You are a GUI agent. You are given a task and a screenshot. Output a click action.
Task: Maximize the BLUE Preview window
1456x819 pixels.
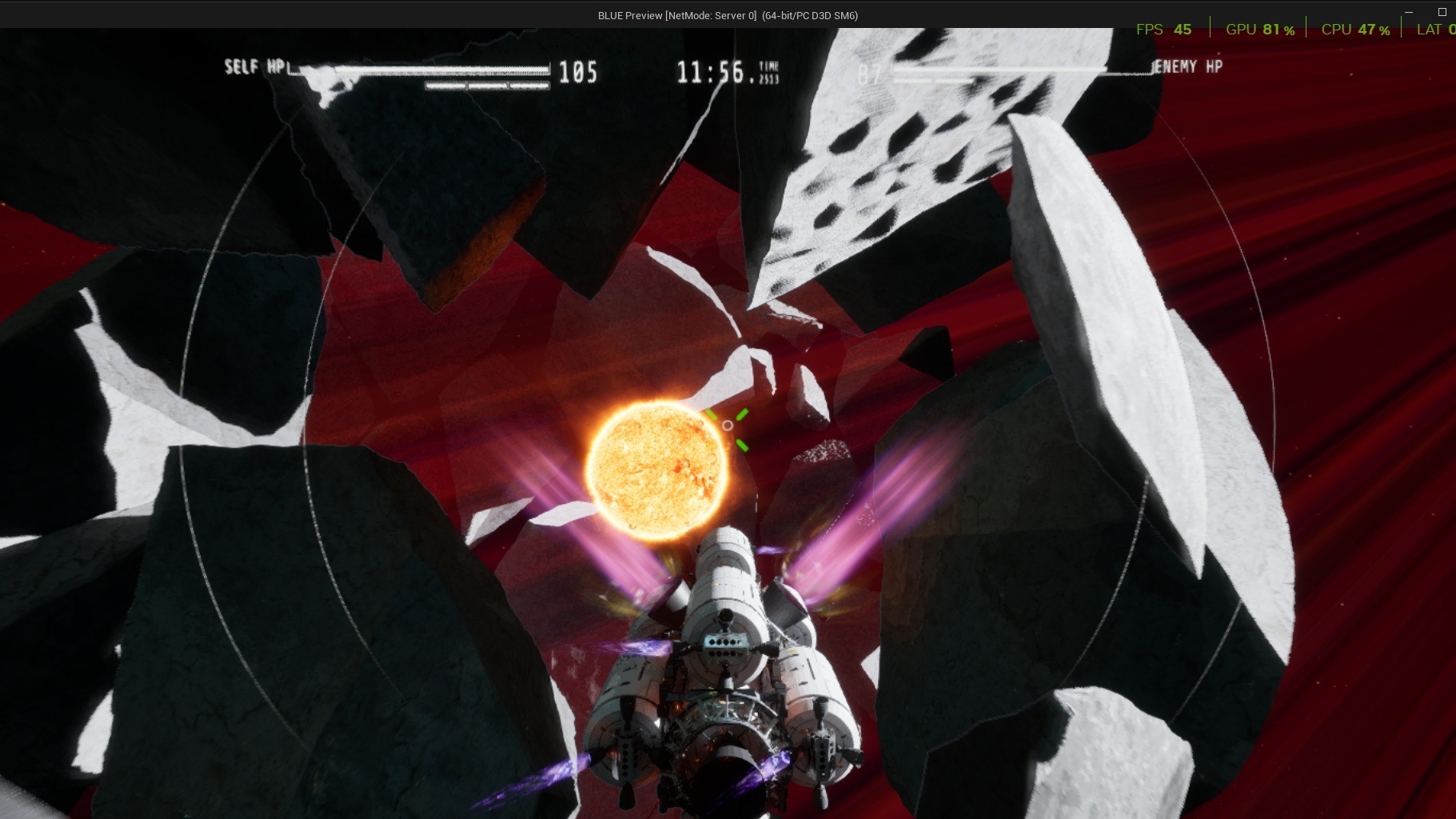[x=1442, y=12]
